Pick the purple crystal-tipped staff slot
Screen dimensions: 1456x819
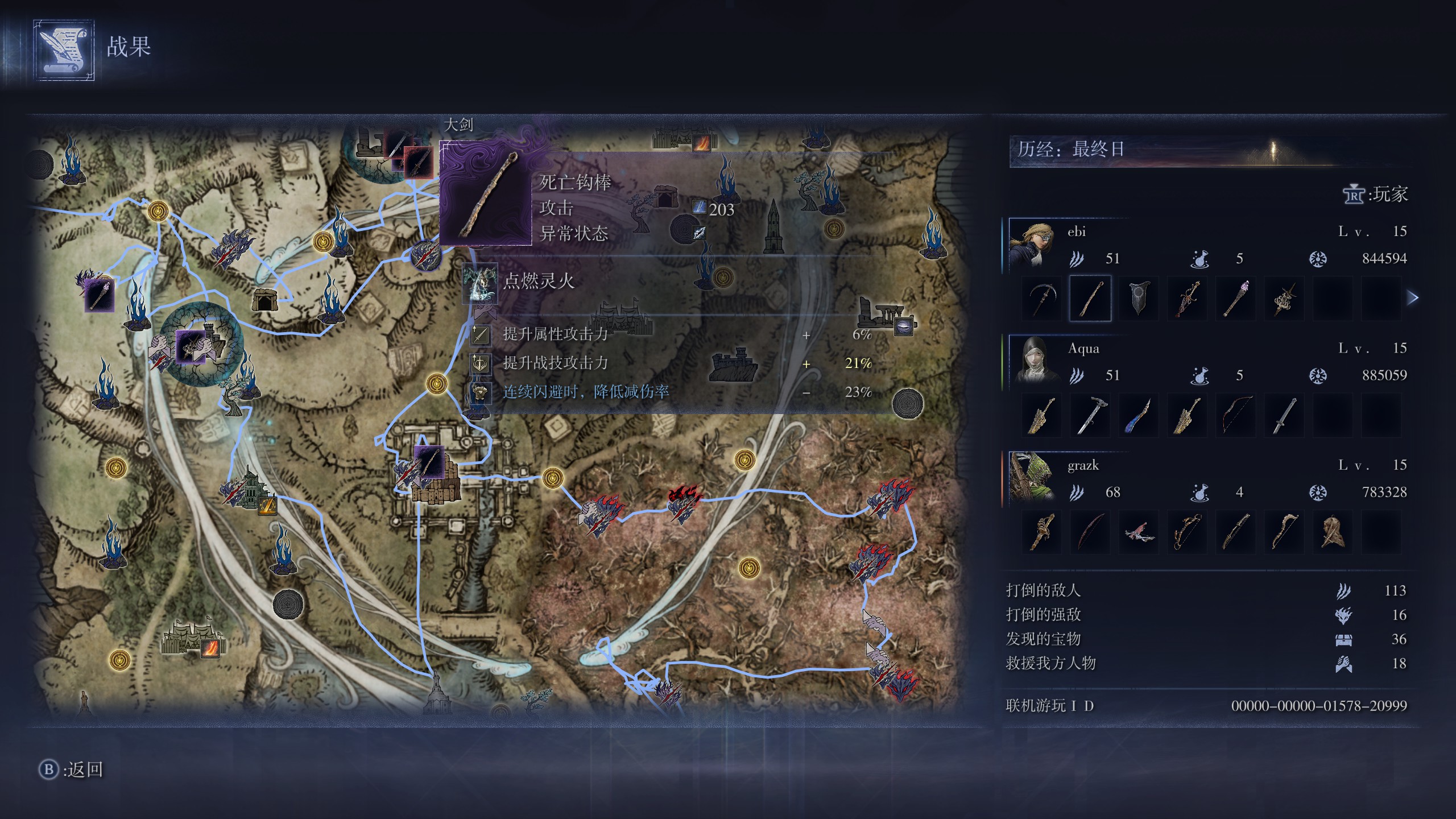pos(1236,299)
